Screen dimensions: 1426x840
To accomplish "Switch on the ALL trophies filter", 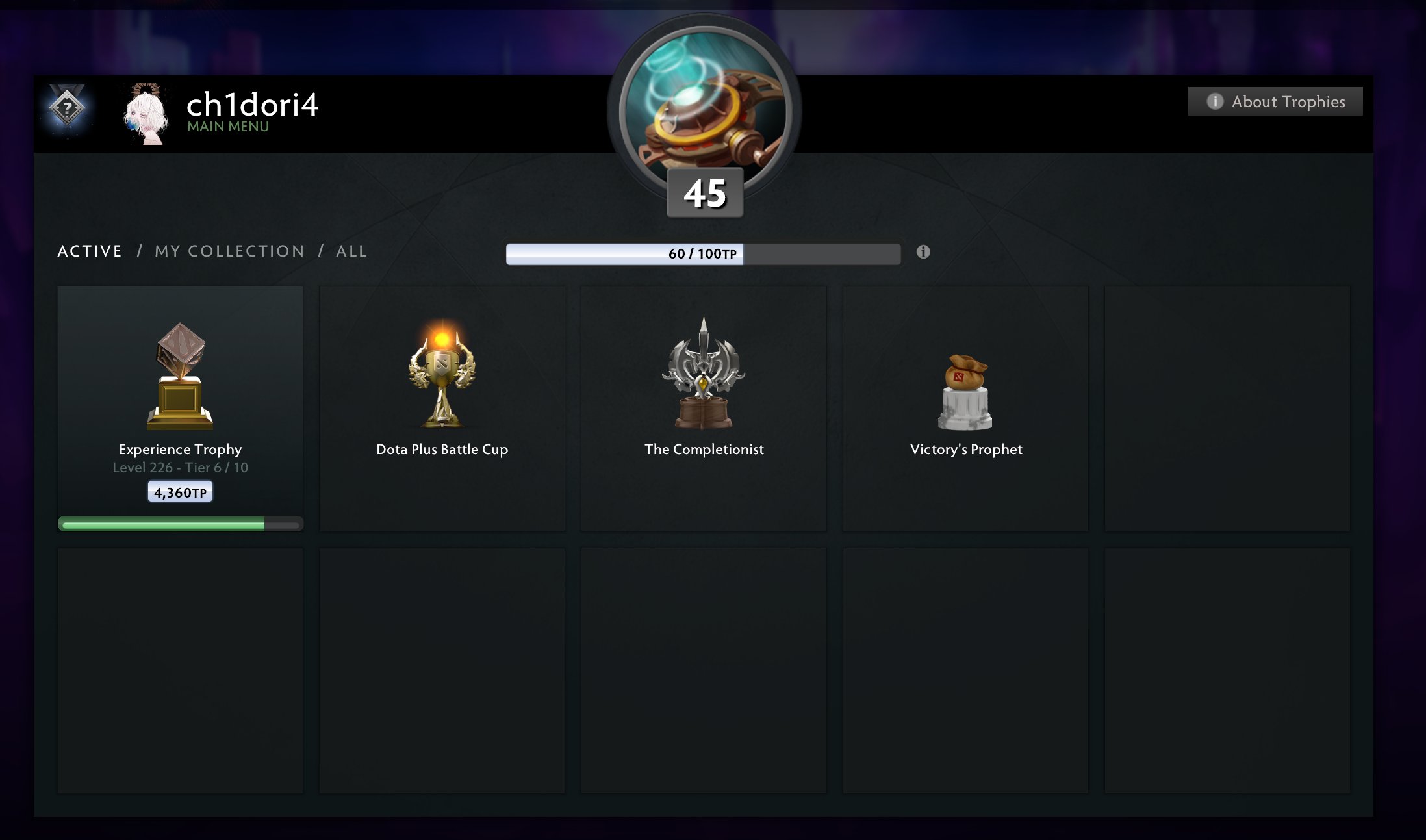I will coord(351,251).
